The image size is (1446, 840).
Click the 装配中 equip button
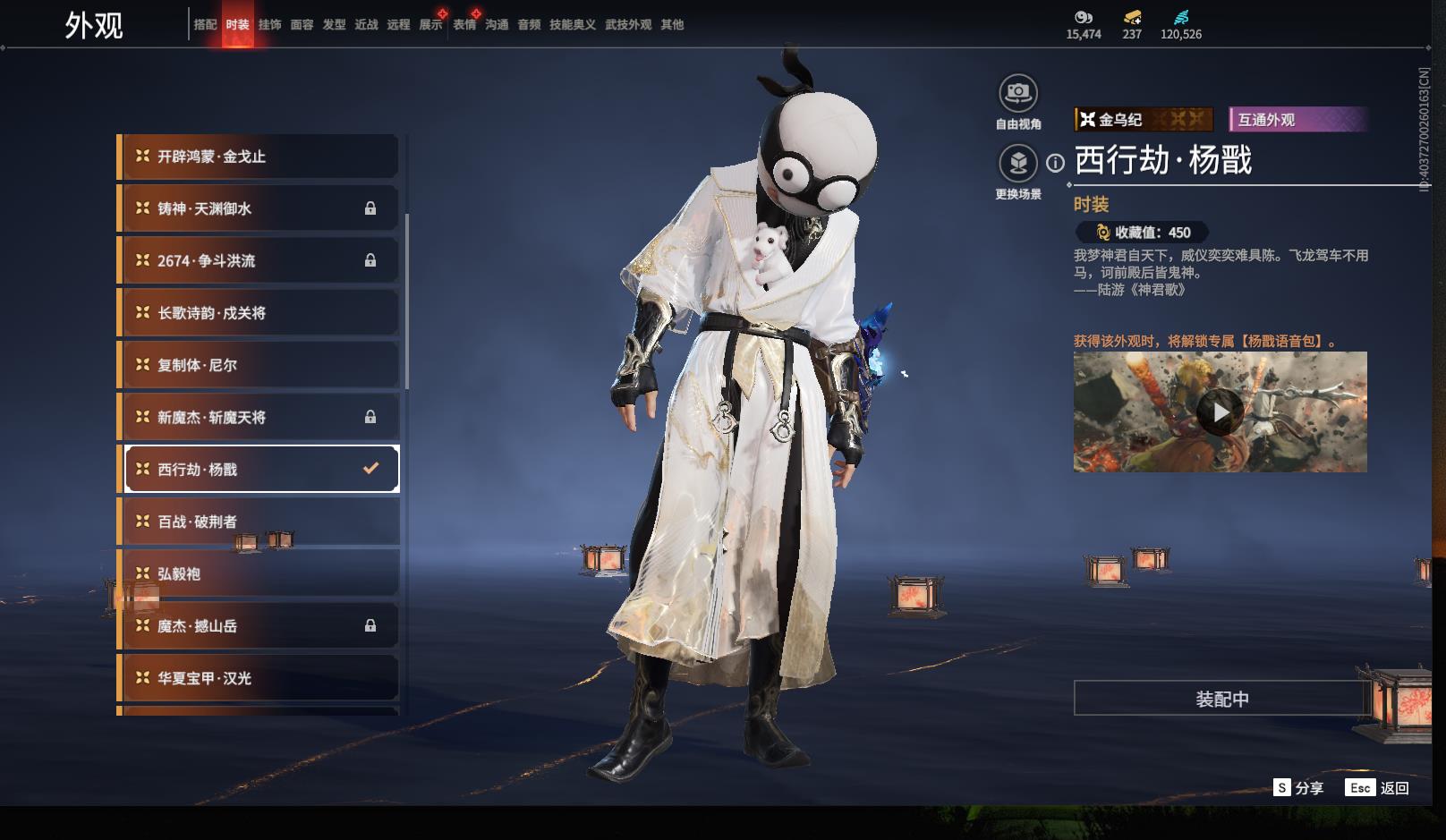coord(1221,699)
